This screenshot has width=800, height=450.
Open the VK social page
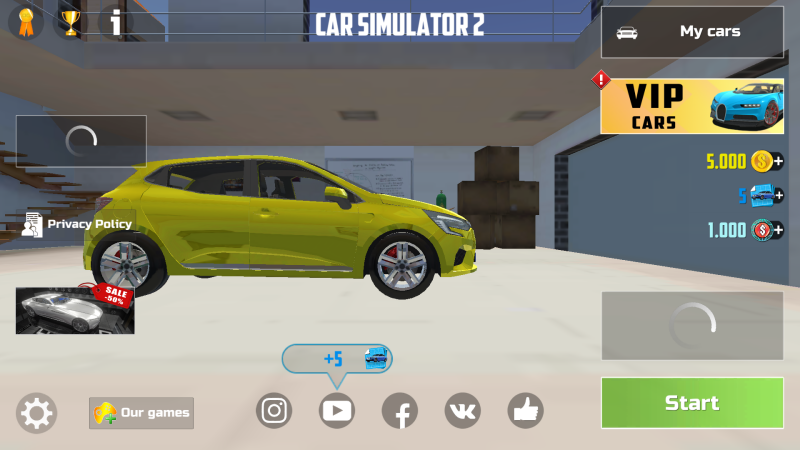coord(462,409)
